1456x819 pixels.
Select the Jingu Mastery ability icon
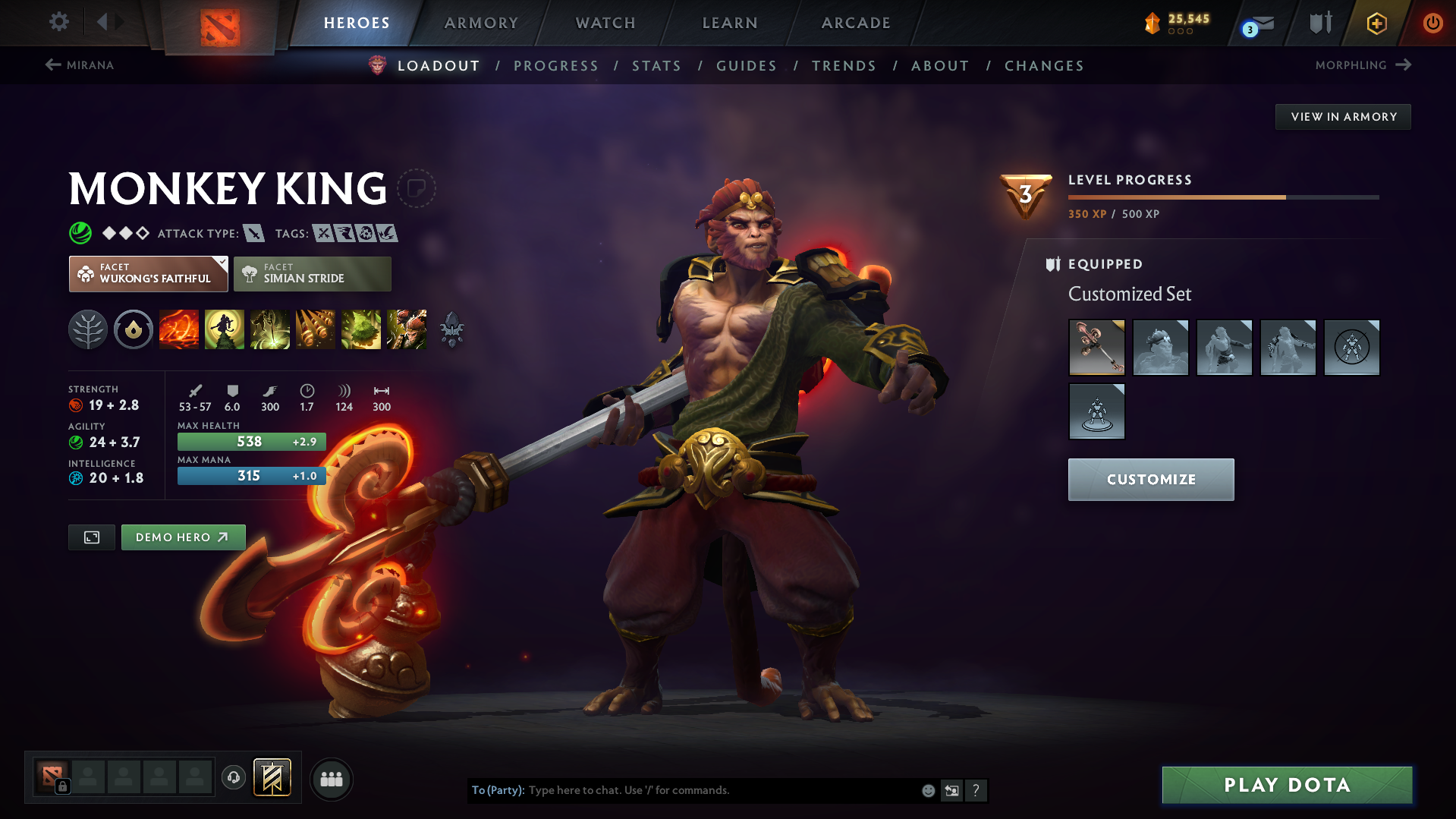coord(316,329)
